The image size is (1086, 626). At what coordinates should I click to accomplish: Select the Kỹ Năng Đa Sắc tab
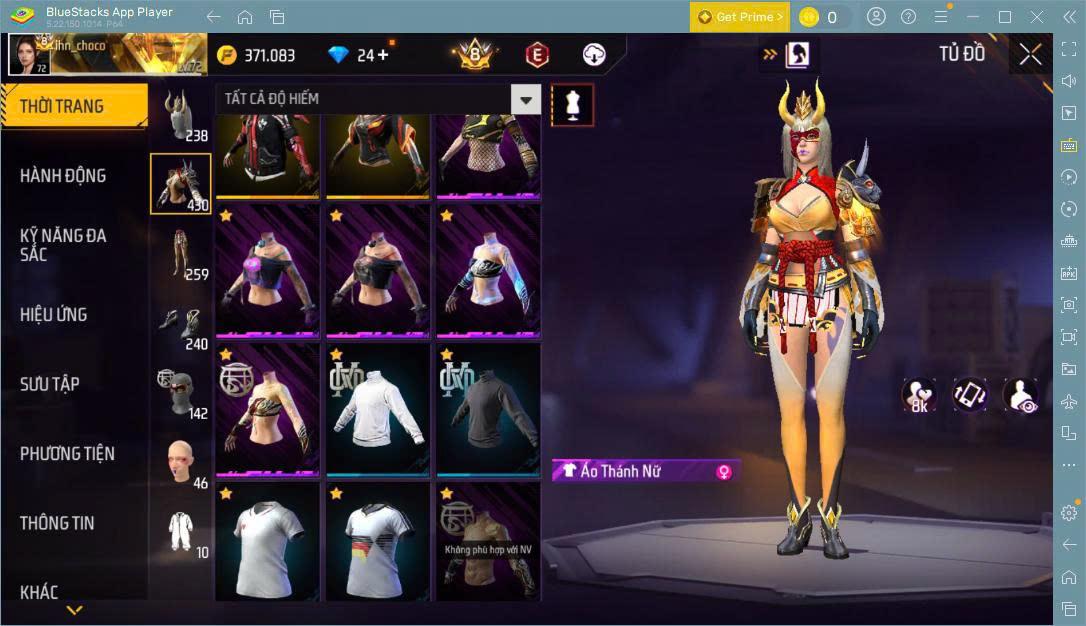pos(63,244)
